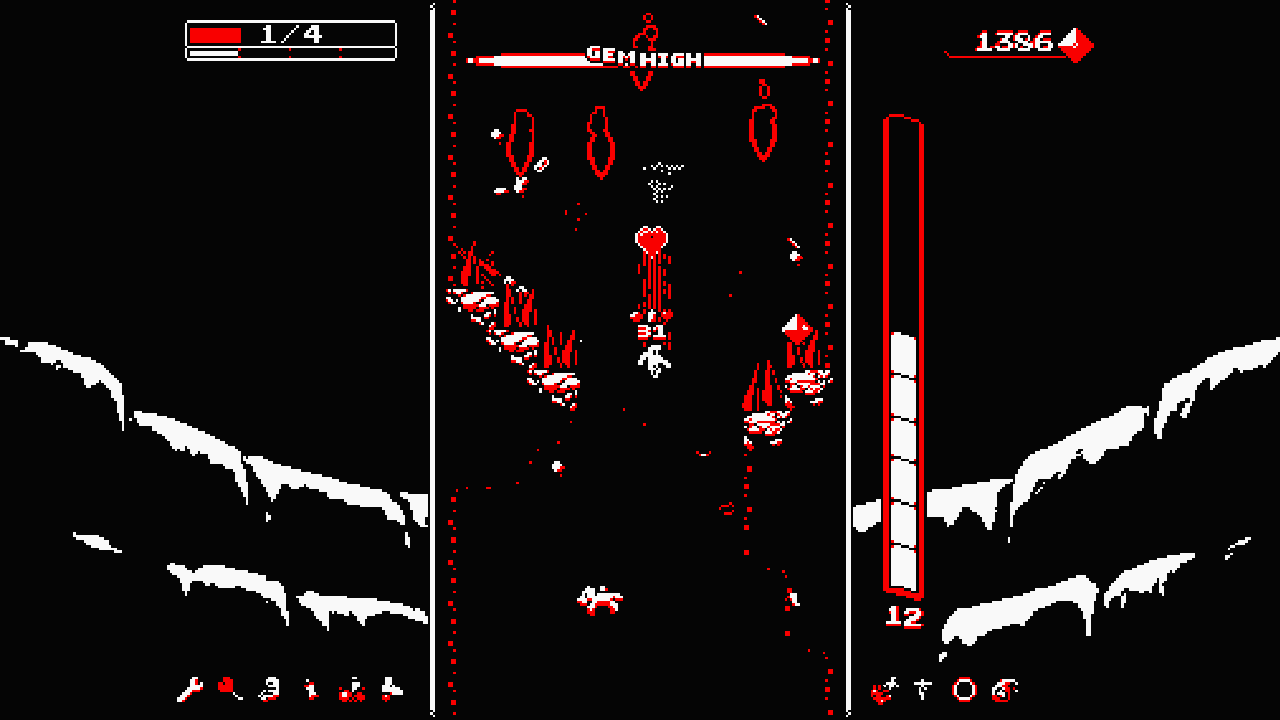Click the snail shell icon in the bottom-right tray
This screenshot has height=720, width=1280.
1003,690
